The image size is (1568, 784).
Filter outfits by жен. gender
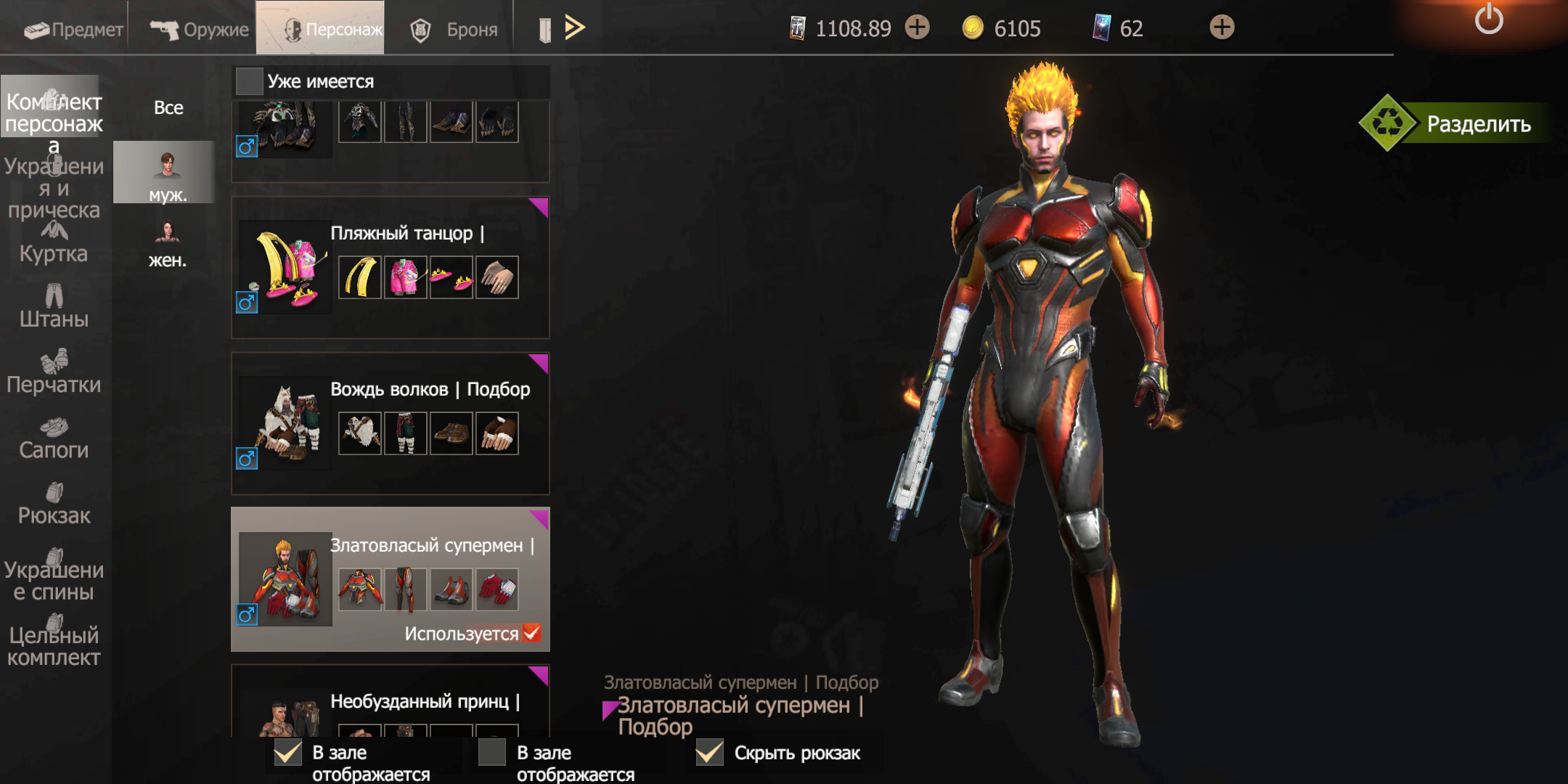(x=168, y=245)
